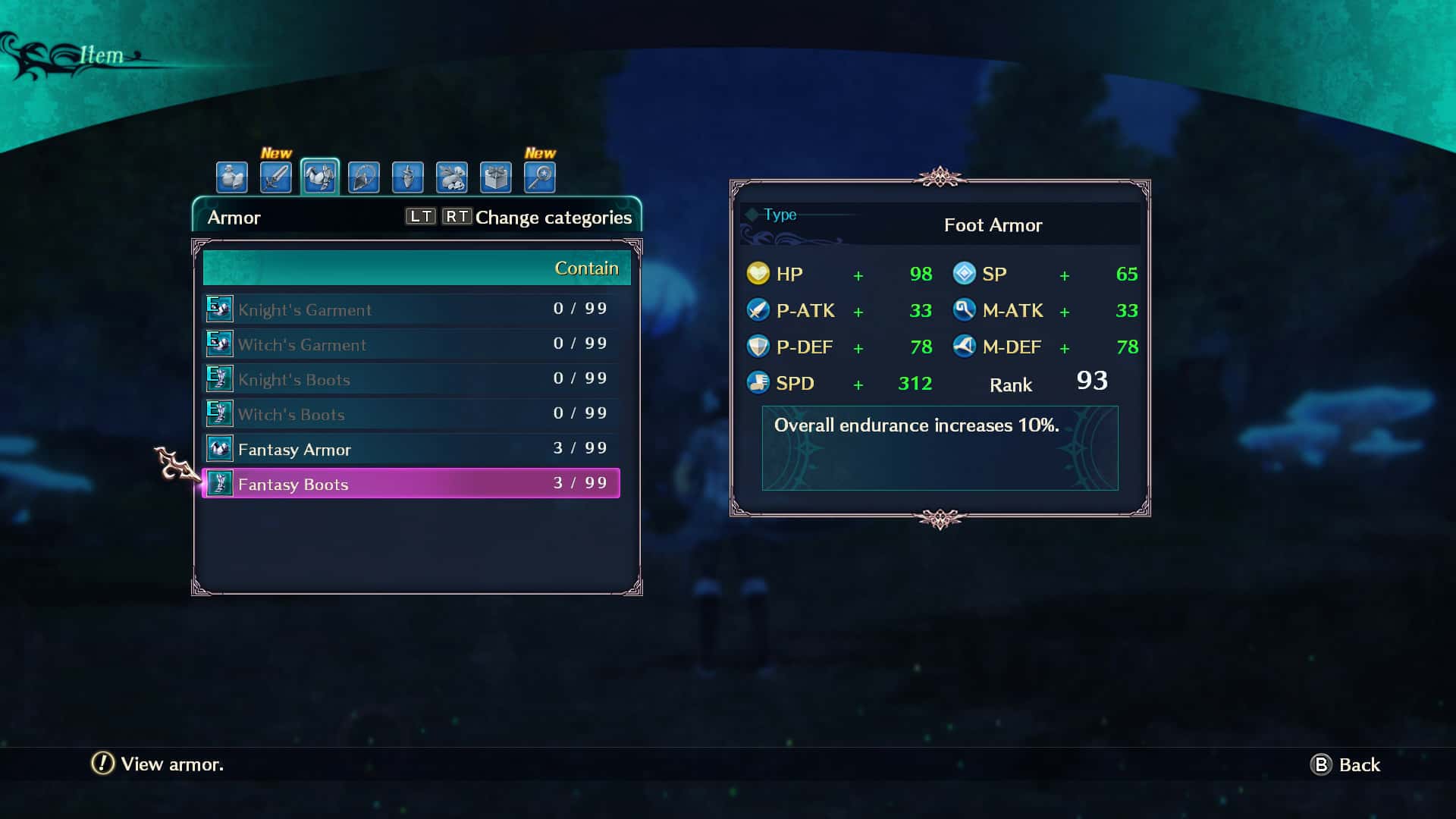
Task: Select the Witch's Boots entry
Action: (292, 414)
